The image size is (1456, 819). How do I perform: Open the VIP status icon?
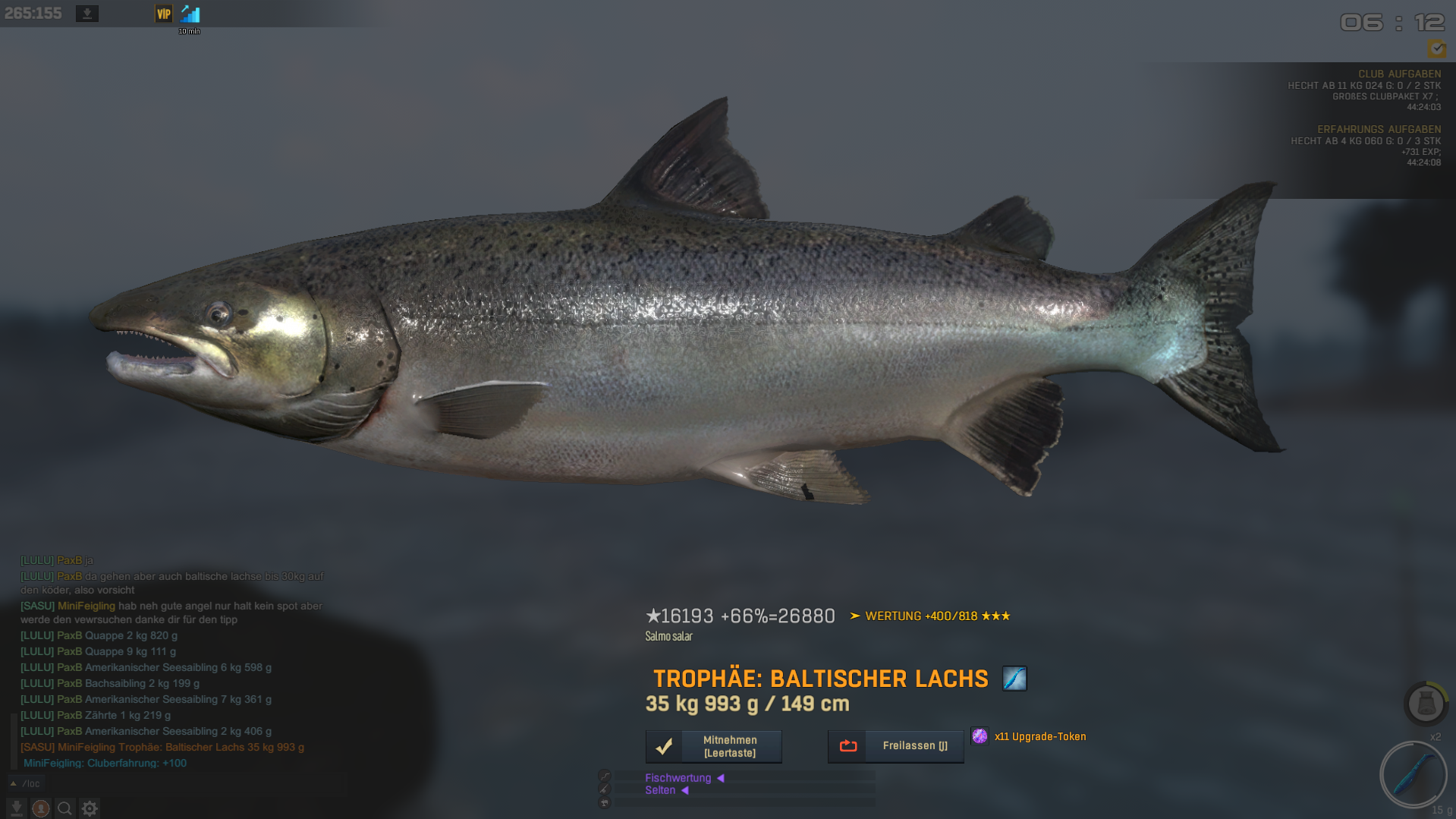click(164, 14)
